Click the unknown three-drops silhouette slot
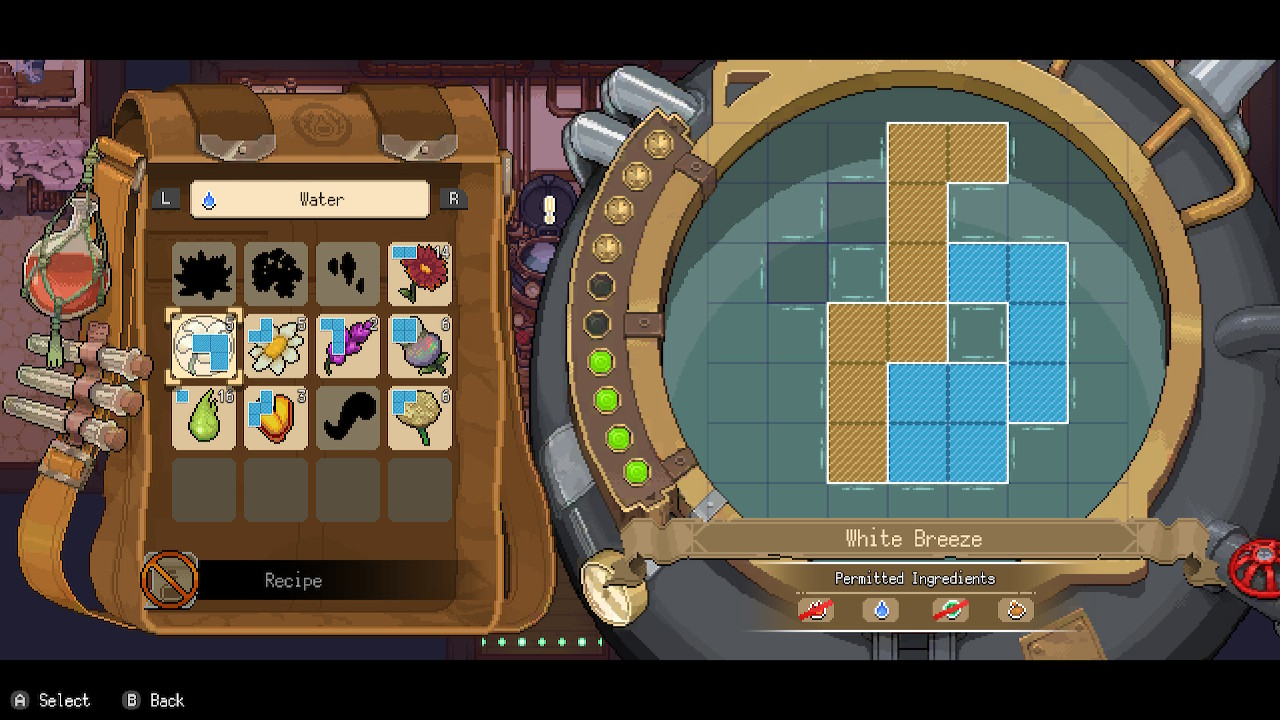The height and width of the screenshot is (720, 1280). (348, 274)
